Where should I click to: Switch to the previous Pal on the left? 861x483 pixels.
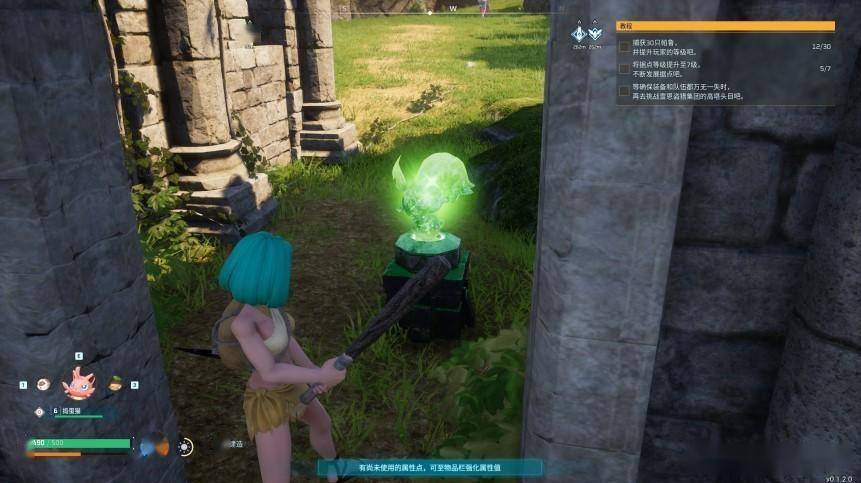click(x=43, y=384)
